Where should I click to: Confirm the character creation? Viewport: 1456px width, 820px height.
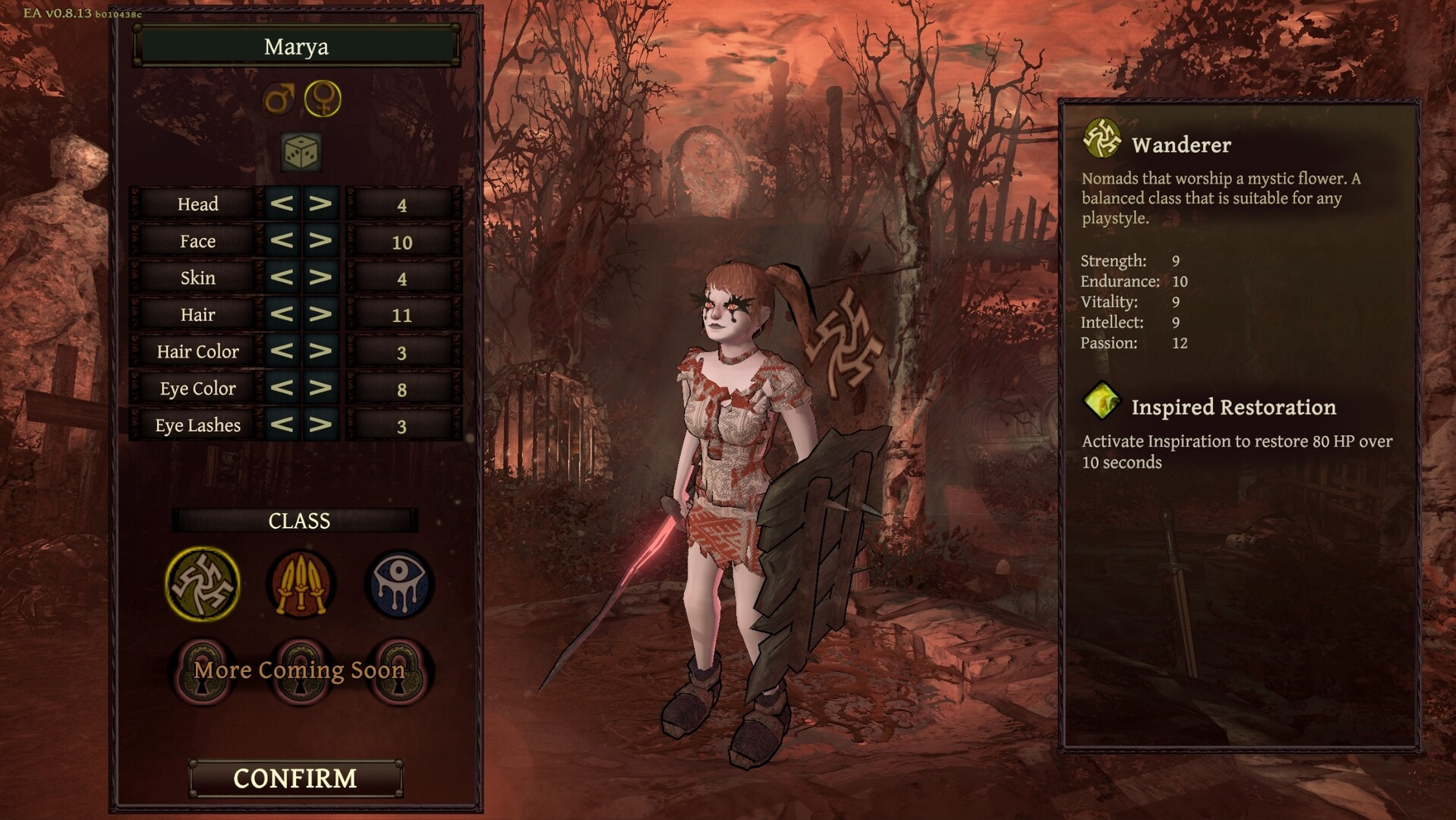tap(295, 778)
